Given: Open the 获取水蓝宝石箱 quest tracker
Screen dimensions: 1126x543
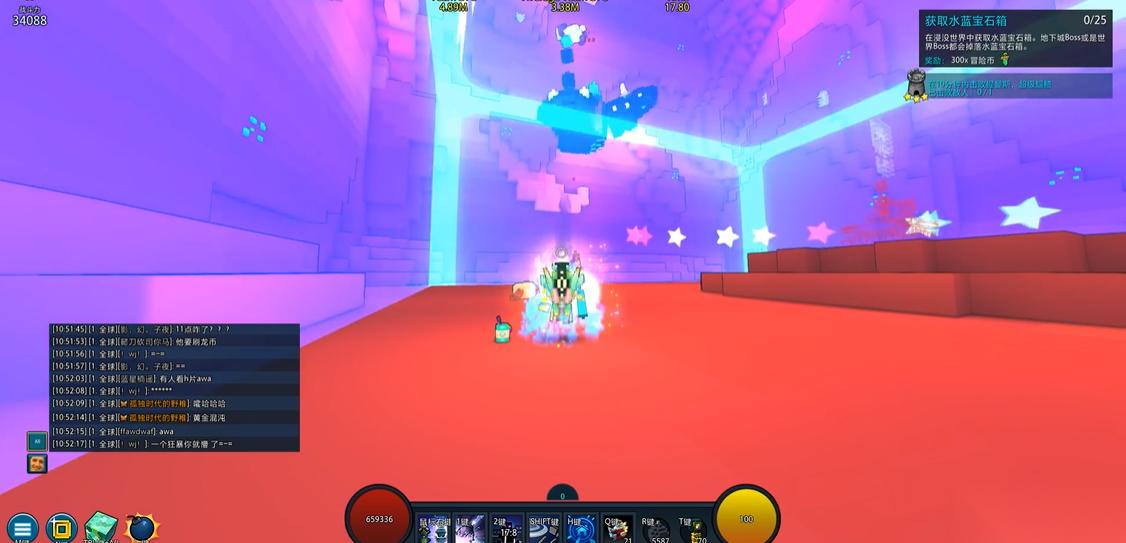Looking at the screenshot, I should click(1017, 38).
